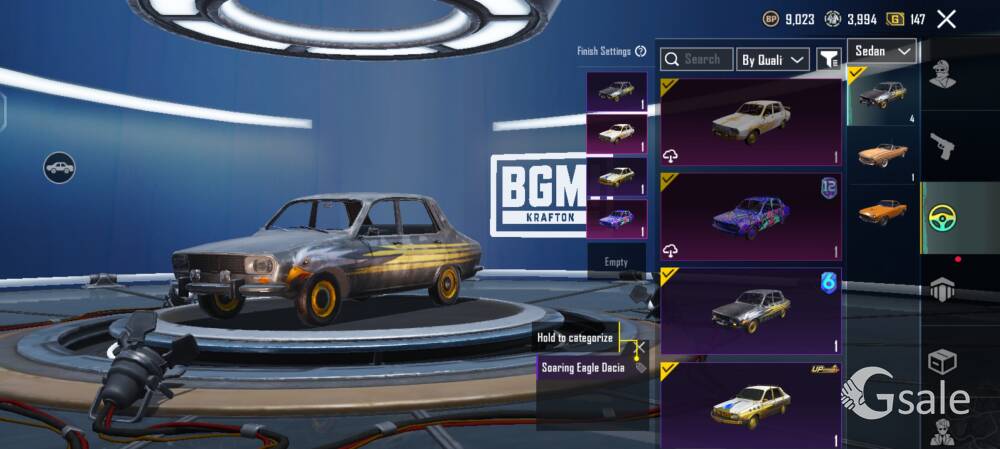Open Finish Settings help info
Screen dimensions: 1000x449
pyautogui.click(x=640, y=51)
